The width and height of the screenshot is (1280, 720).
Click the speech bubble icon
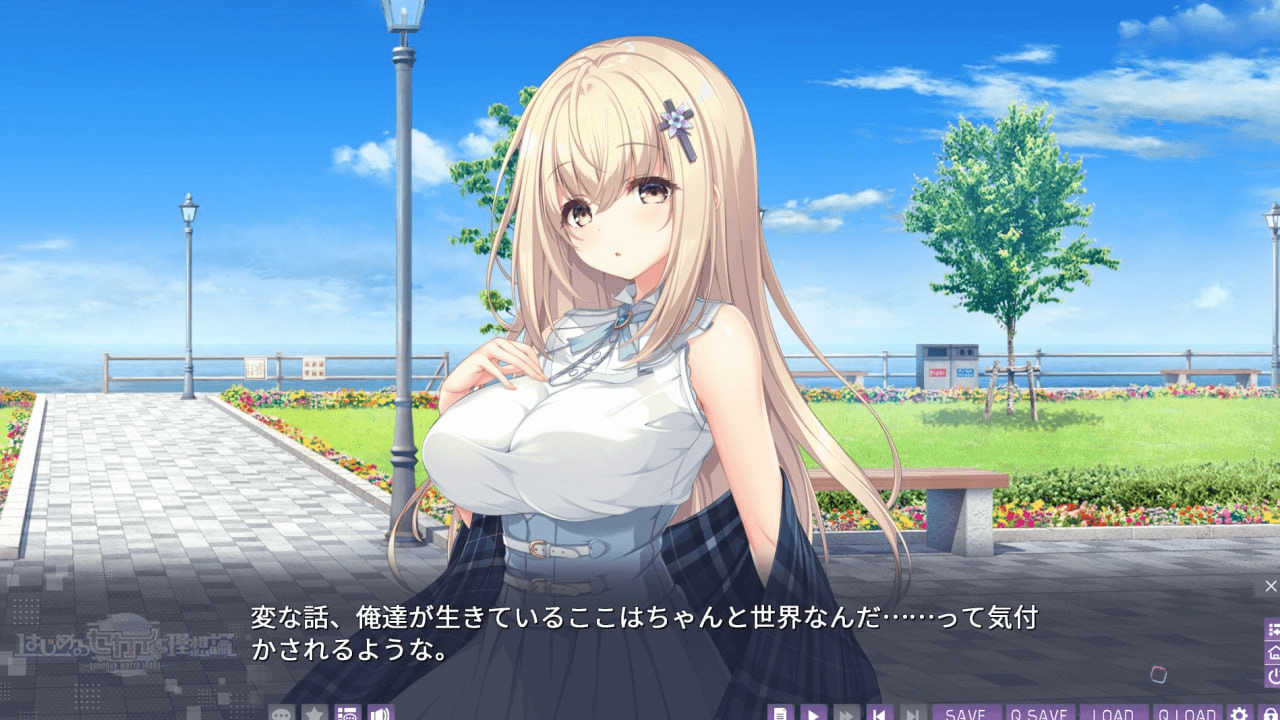[282, 713]
